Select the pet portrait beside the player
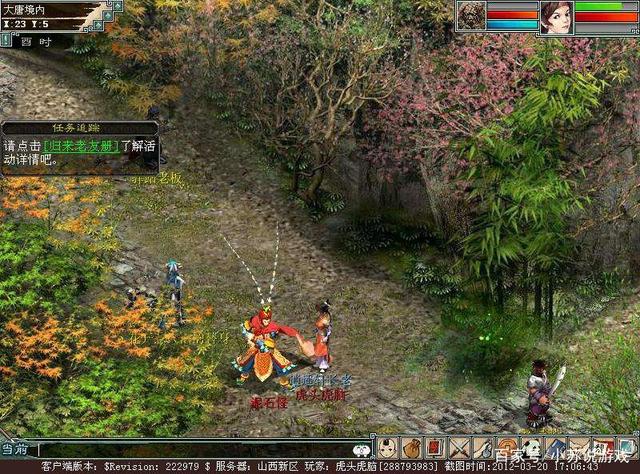 click(470, 15)
